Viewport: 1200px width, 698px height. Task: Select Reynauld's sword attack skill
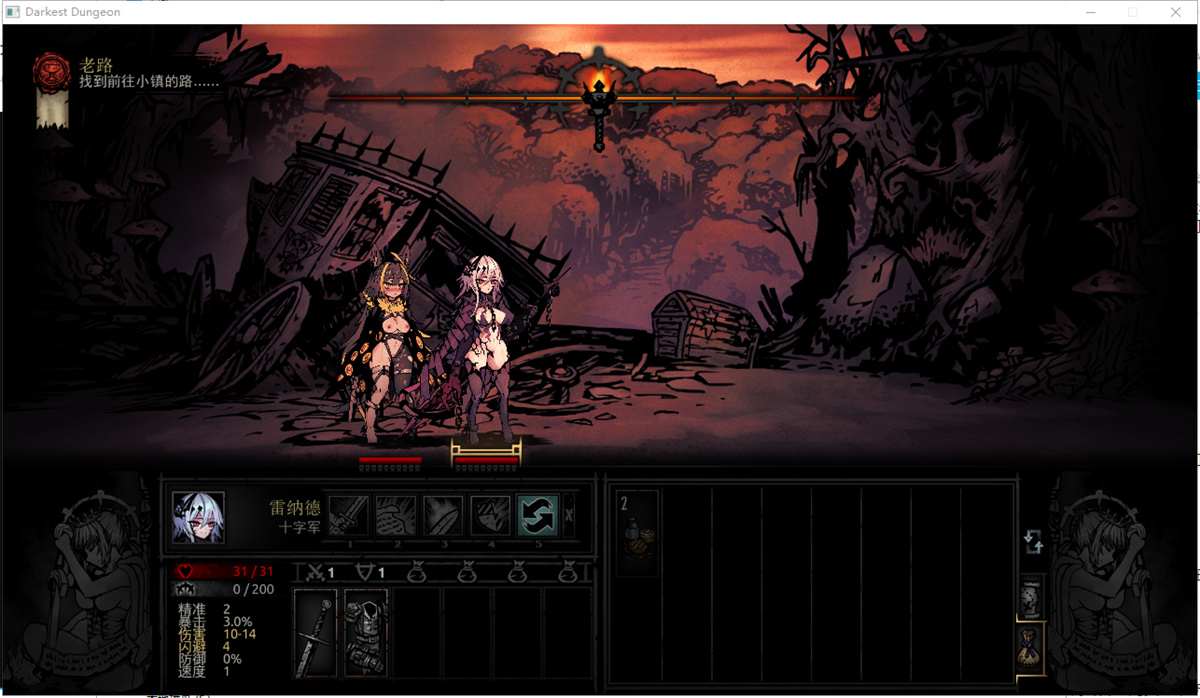pos(350,515)
